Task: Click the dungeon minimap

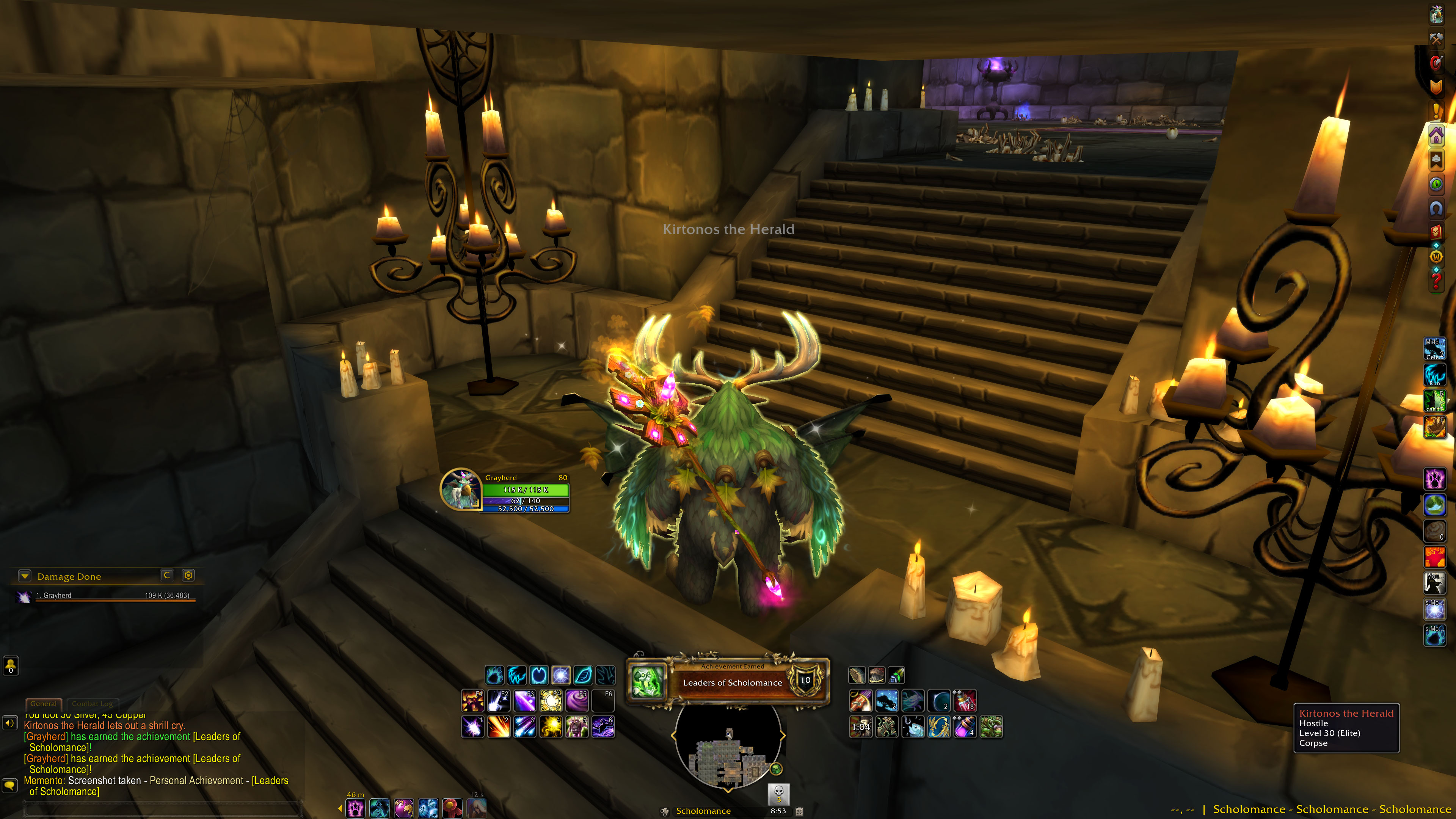Action: point(728,746)
